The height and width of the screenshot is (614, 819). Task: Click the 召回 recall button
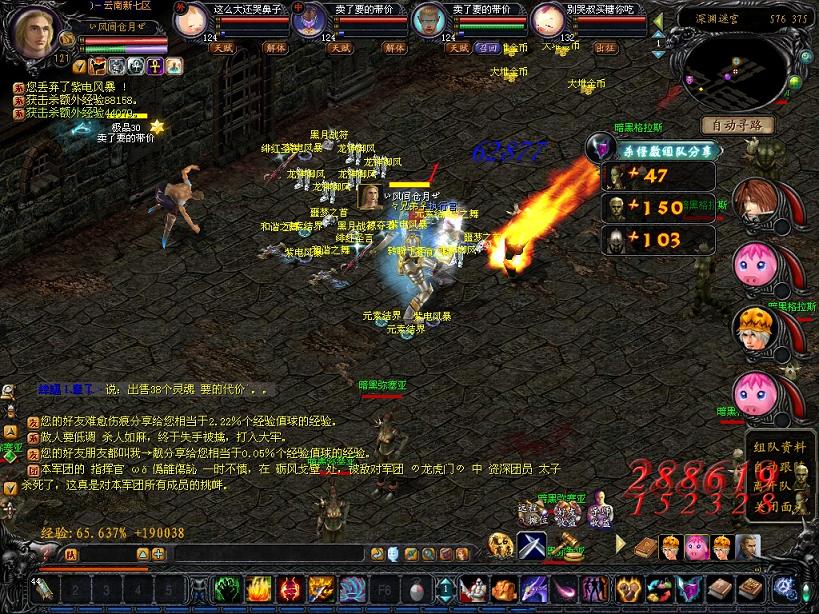(488, 47)
